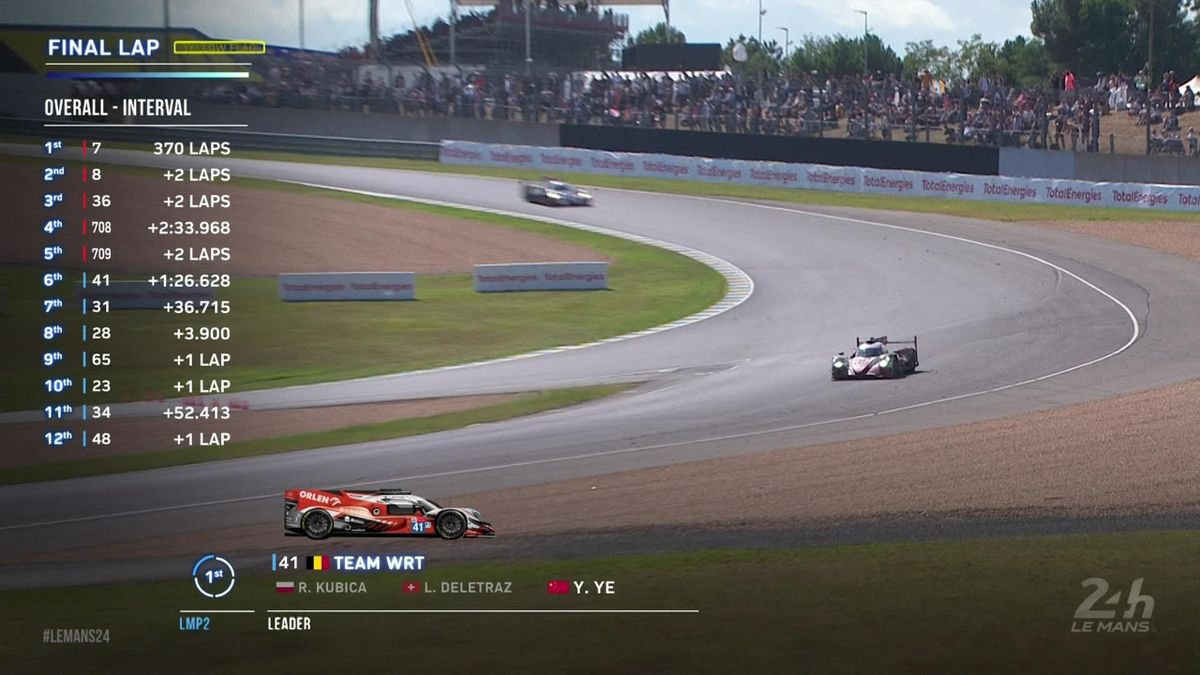Select the 10th place car 23 row
The width and height of the screenshot is (1200, 675).
pyautogui.click(x=137, y=386)
